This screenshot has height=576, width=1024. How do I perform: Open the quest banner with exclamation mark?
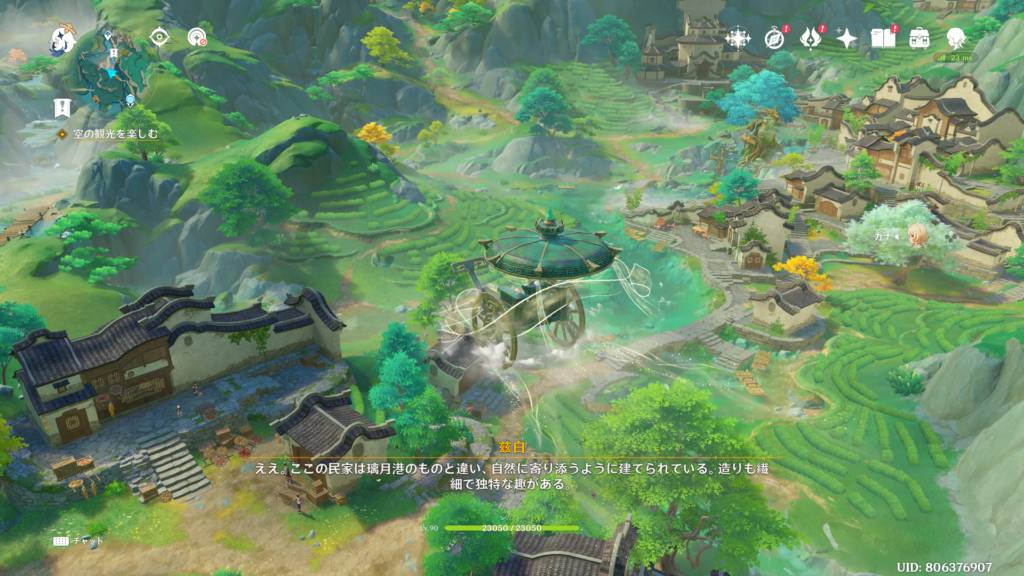[x=62, y=107]
